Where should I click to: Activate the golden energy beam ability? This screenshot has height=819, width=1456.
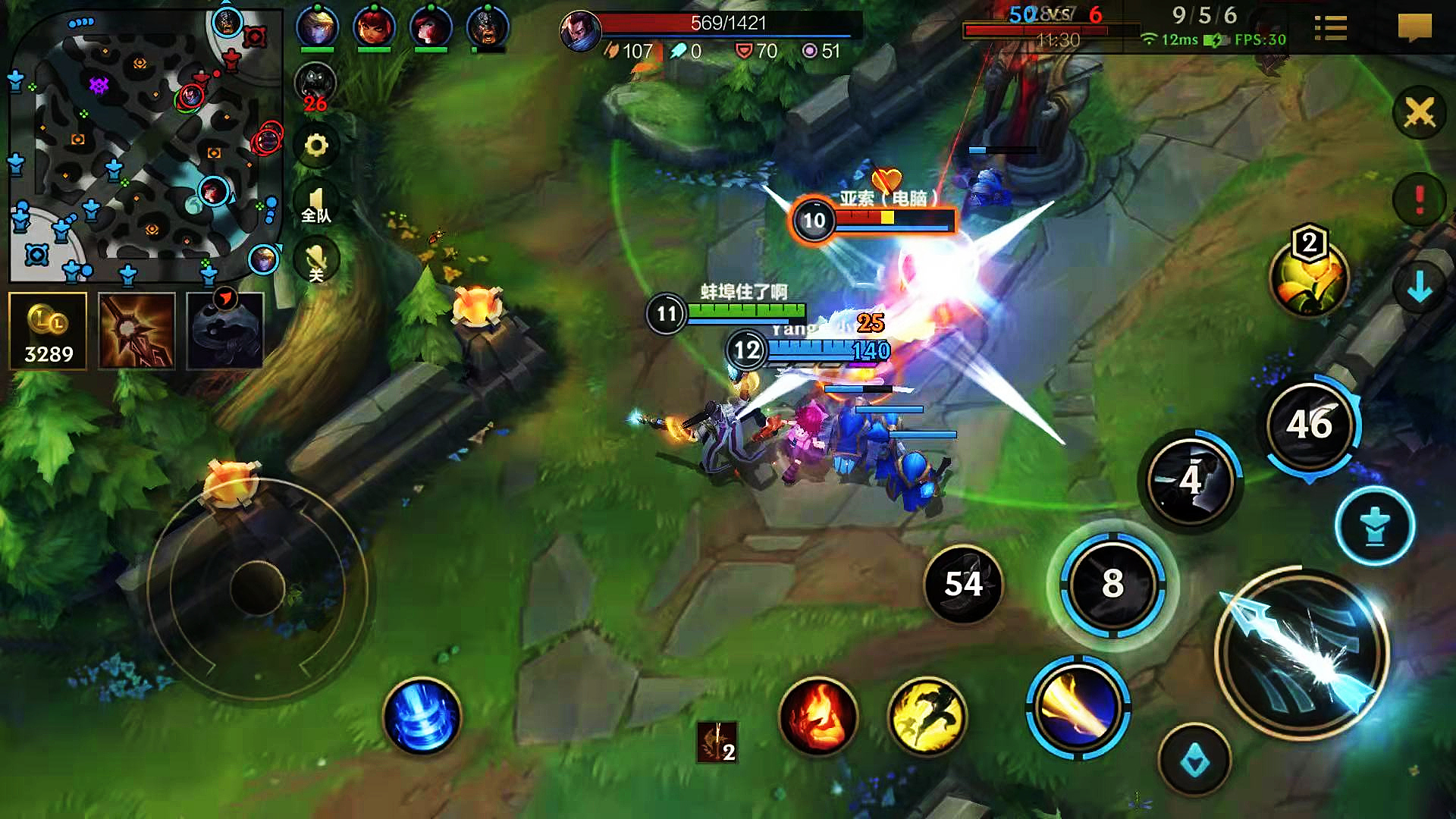(x=1078, y=708)
